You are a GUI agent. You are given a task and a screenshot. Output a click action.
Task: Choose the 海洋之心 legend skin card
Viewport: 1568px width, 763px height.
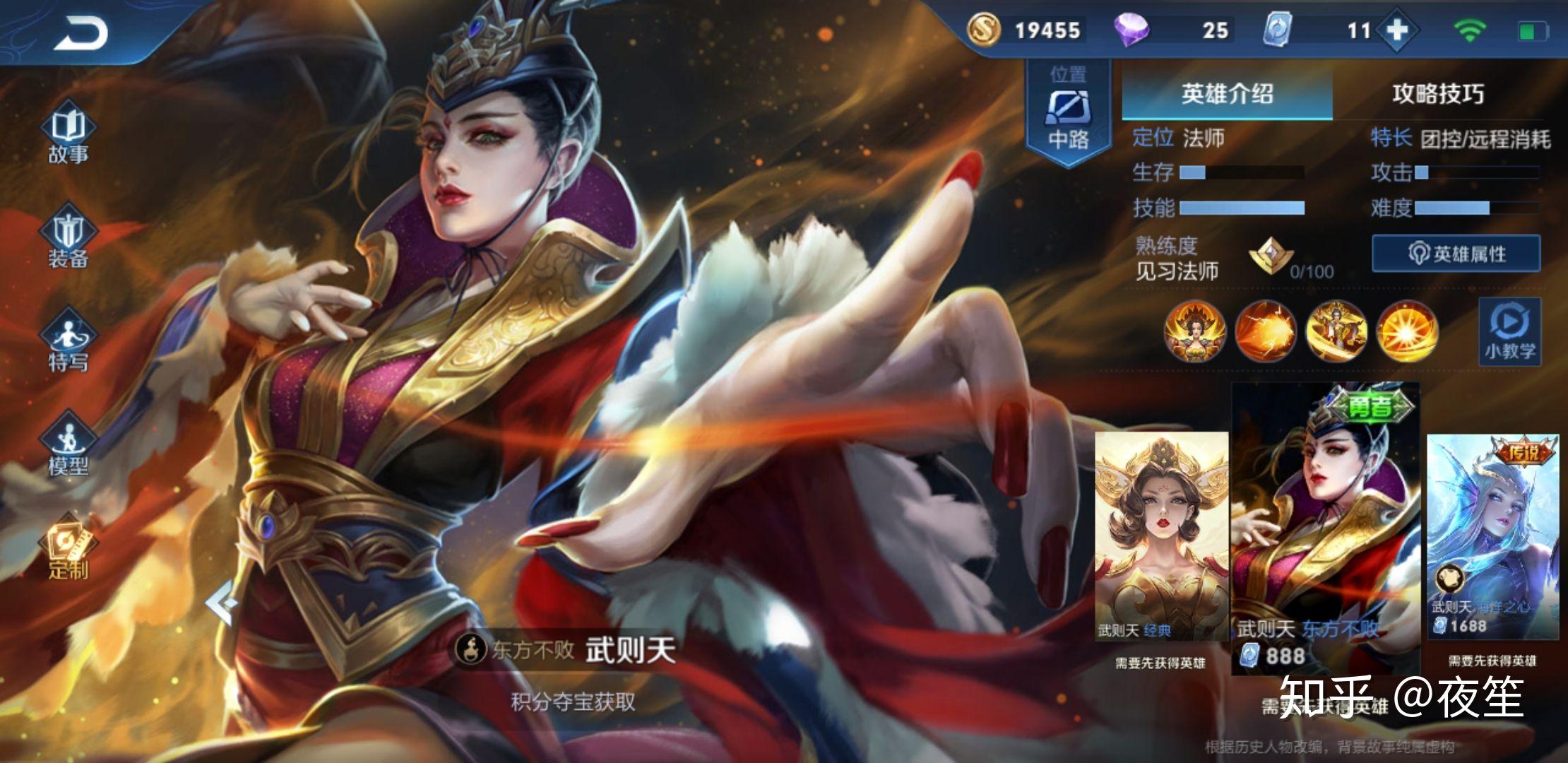[x=1492, y=537]
